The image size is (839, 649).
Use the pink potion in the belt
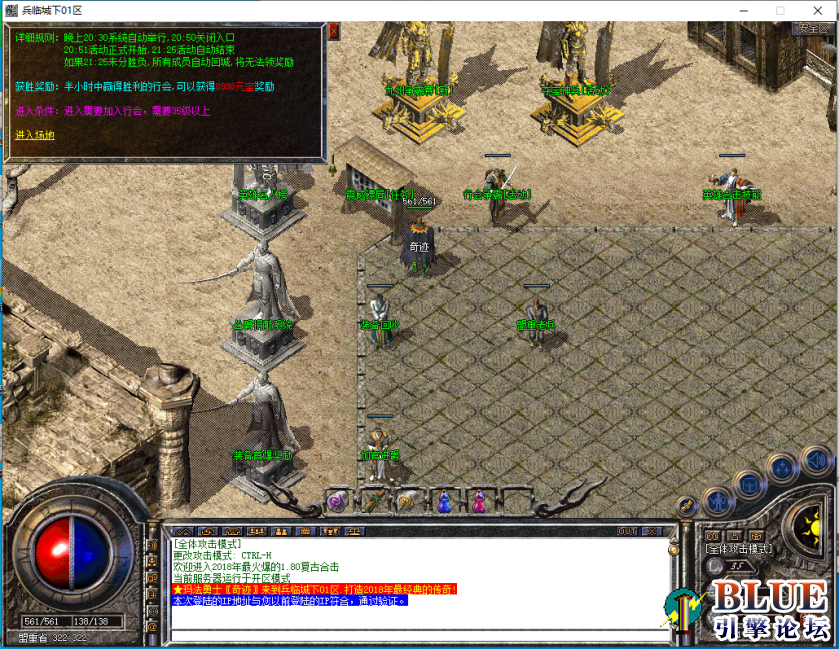(x=480, y=501)
